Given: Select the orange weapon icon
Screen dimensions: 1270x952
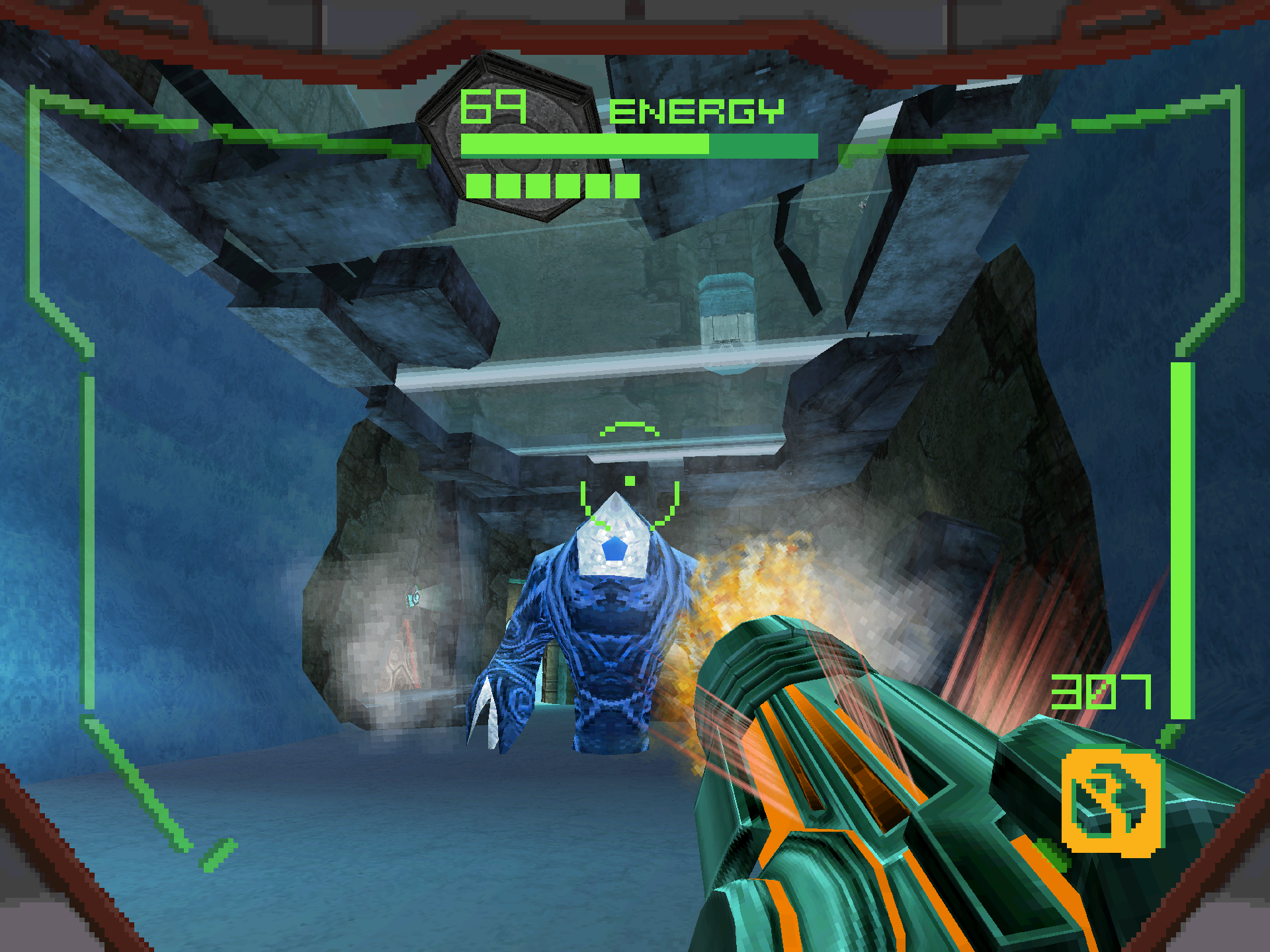Looking at the screenshot, I should (x=1112, y=801).
